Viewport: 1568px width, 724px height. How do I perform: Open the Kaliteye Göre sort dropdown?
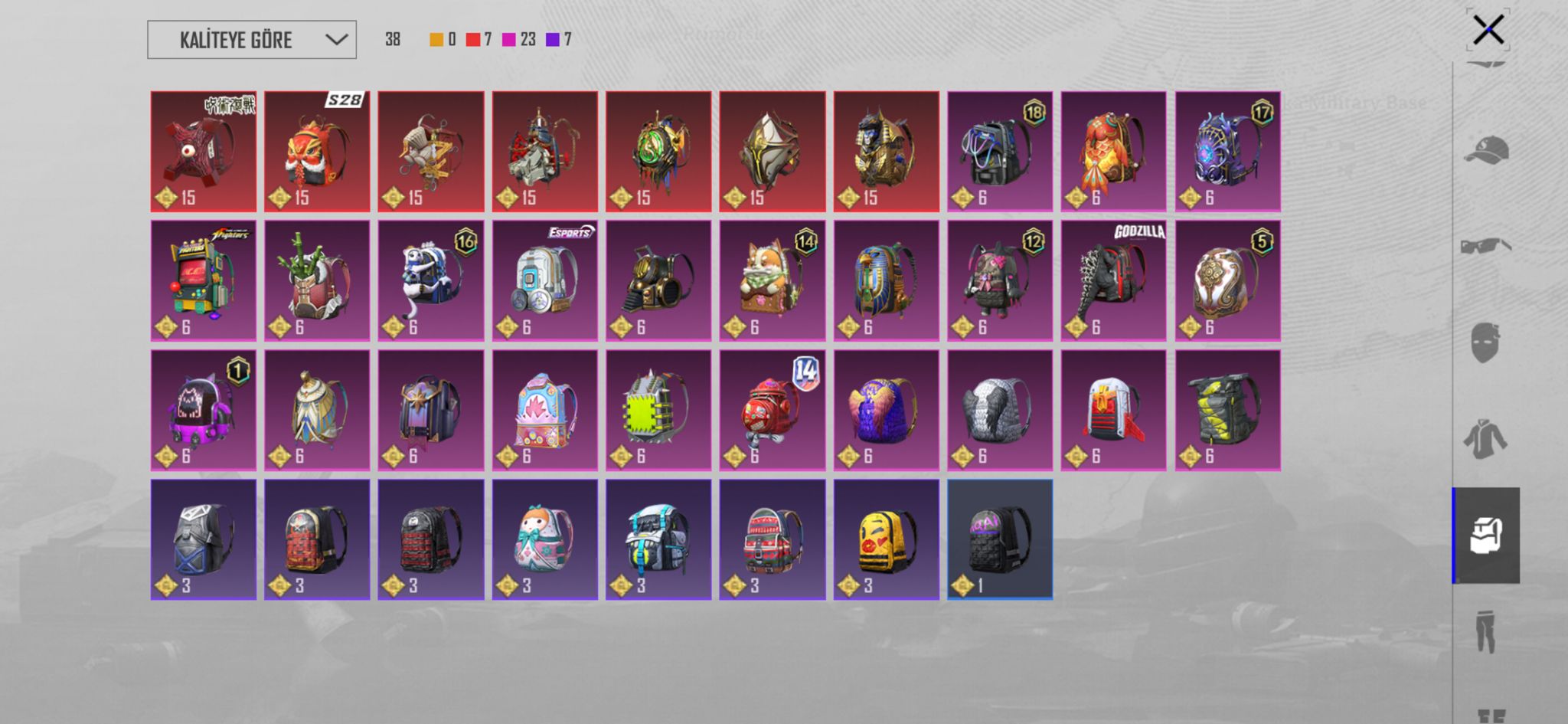(x=251, y=40)
